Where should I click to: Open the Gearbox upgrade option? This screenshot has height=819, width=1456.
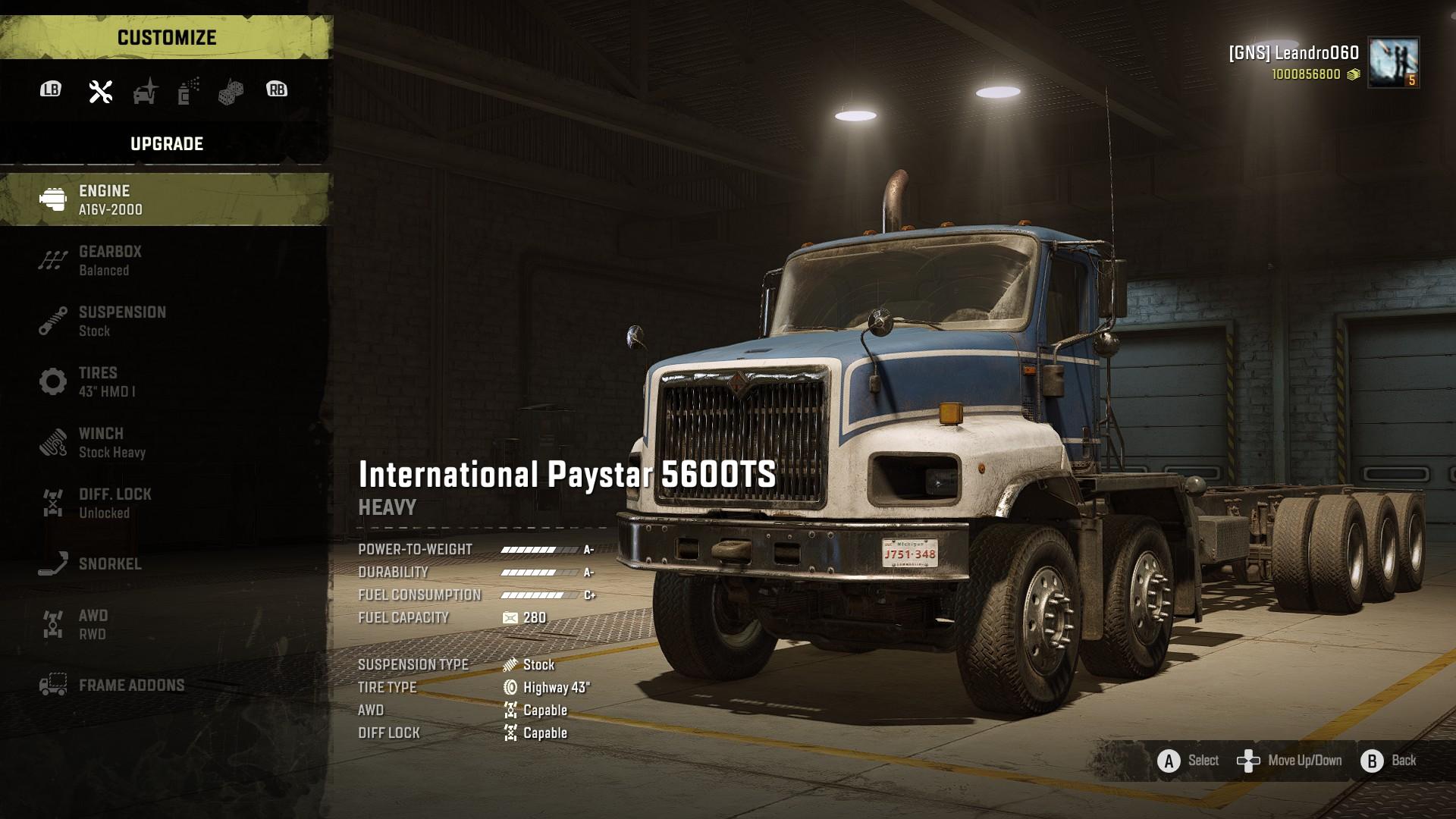coord(165,260)
